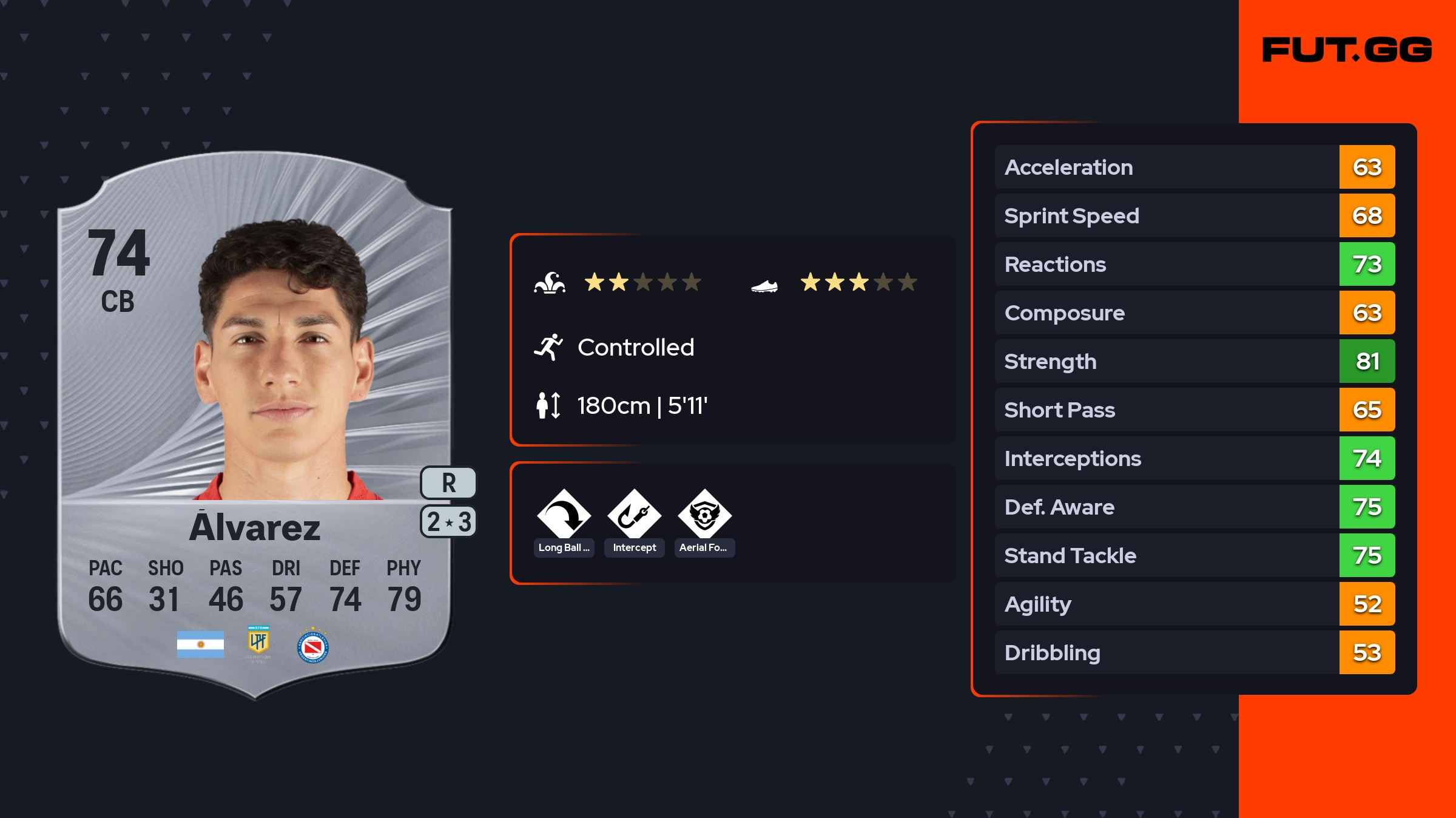The width and height of the screenshot is (1456, 818).
Task: Click the Argentina flag on the card
Action: pos(200,644)
